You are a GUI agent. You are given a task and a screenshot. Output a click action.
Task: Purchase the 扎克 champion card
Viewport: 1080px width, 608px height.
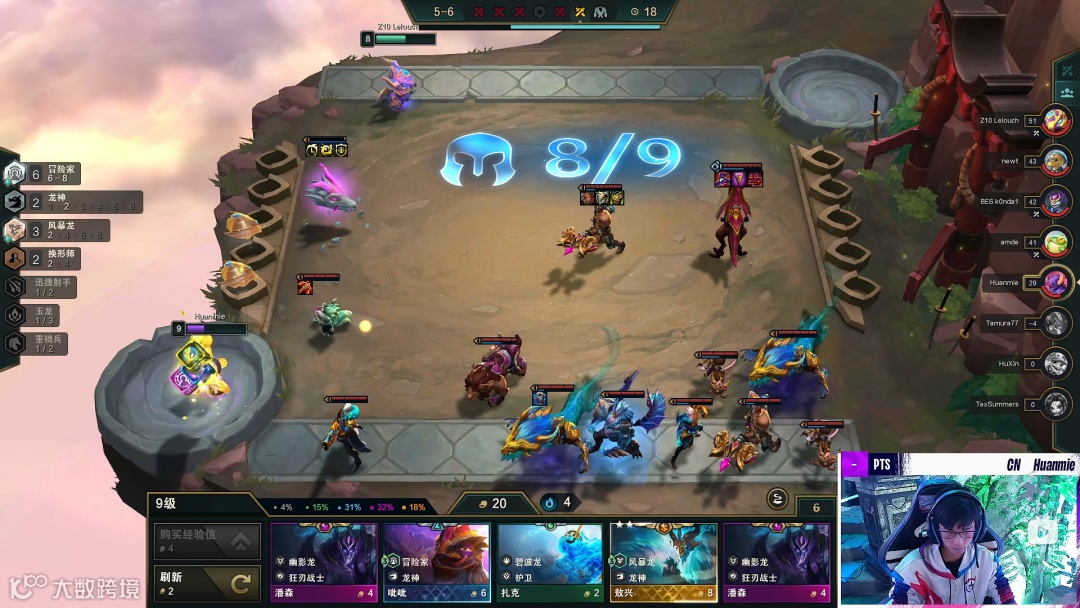click(x=550, y=561)
